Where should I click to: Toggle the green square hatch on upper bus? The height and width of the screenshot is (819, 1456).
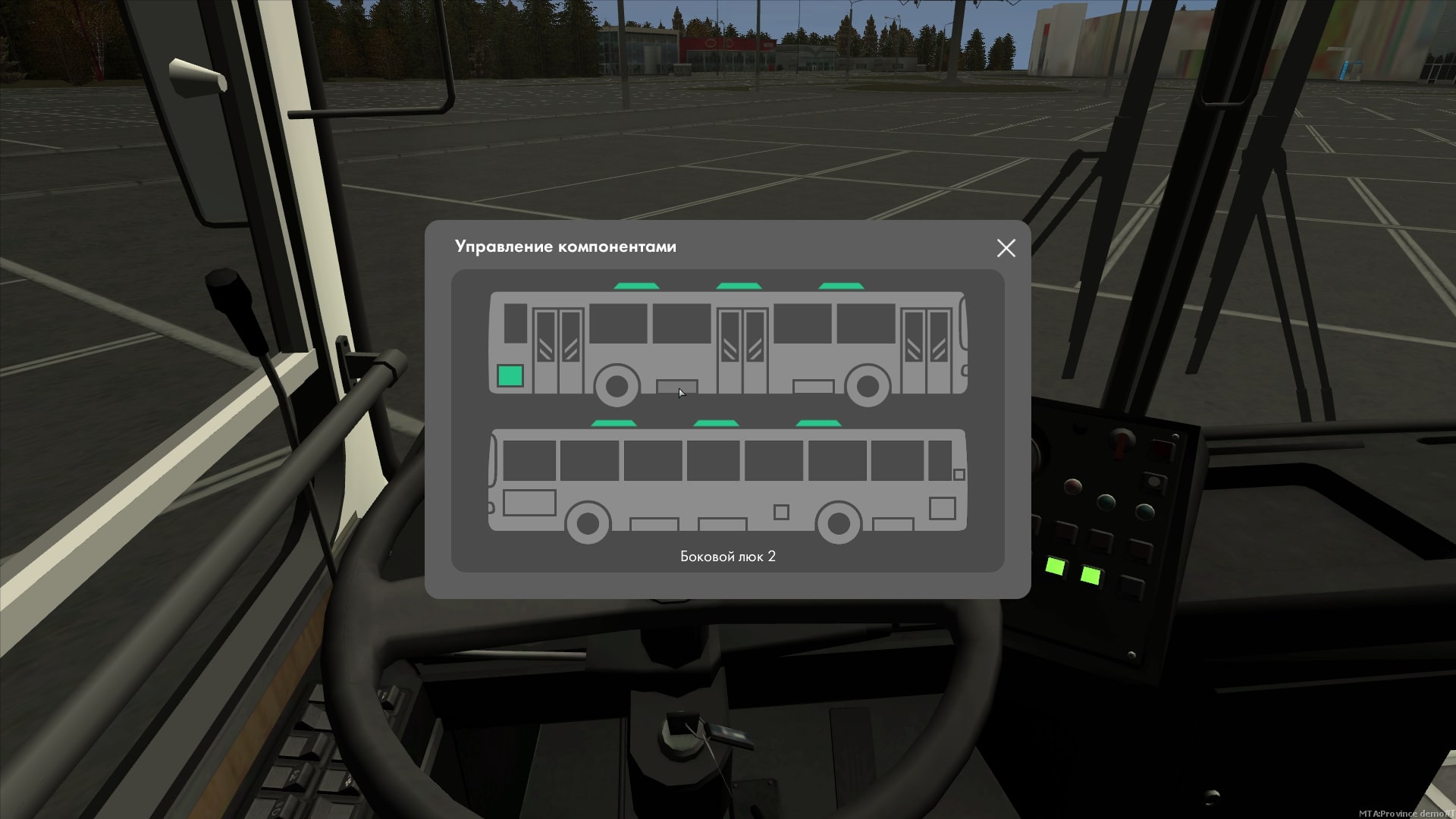pyautogui.click(x=510, y=376)
